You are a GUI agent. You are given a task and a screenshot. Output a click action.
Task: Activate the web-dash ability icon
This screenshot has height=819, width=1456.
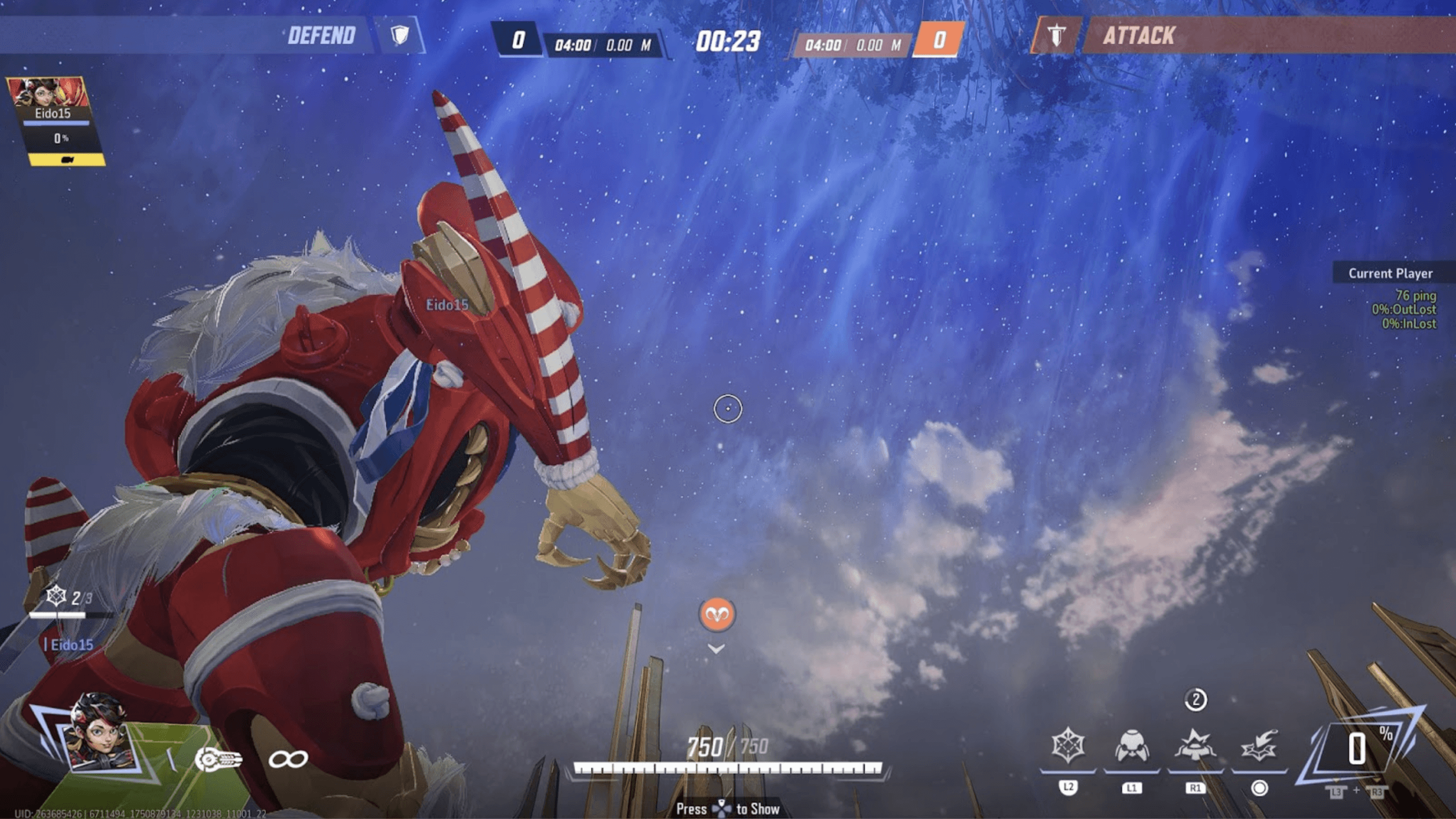coord(1259,745)
